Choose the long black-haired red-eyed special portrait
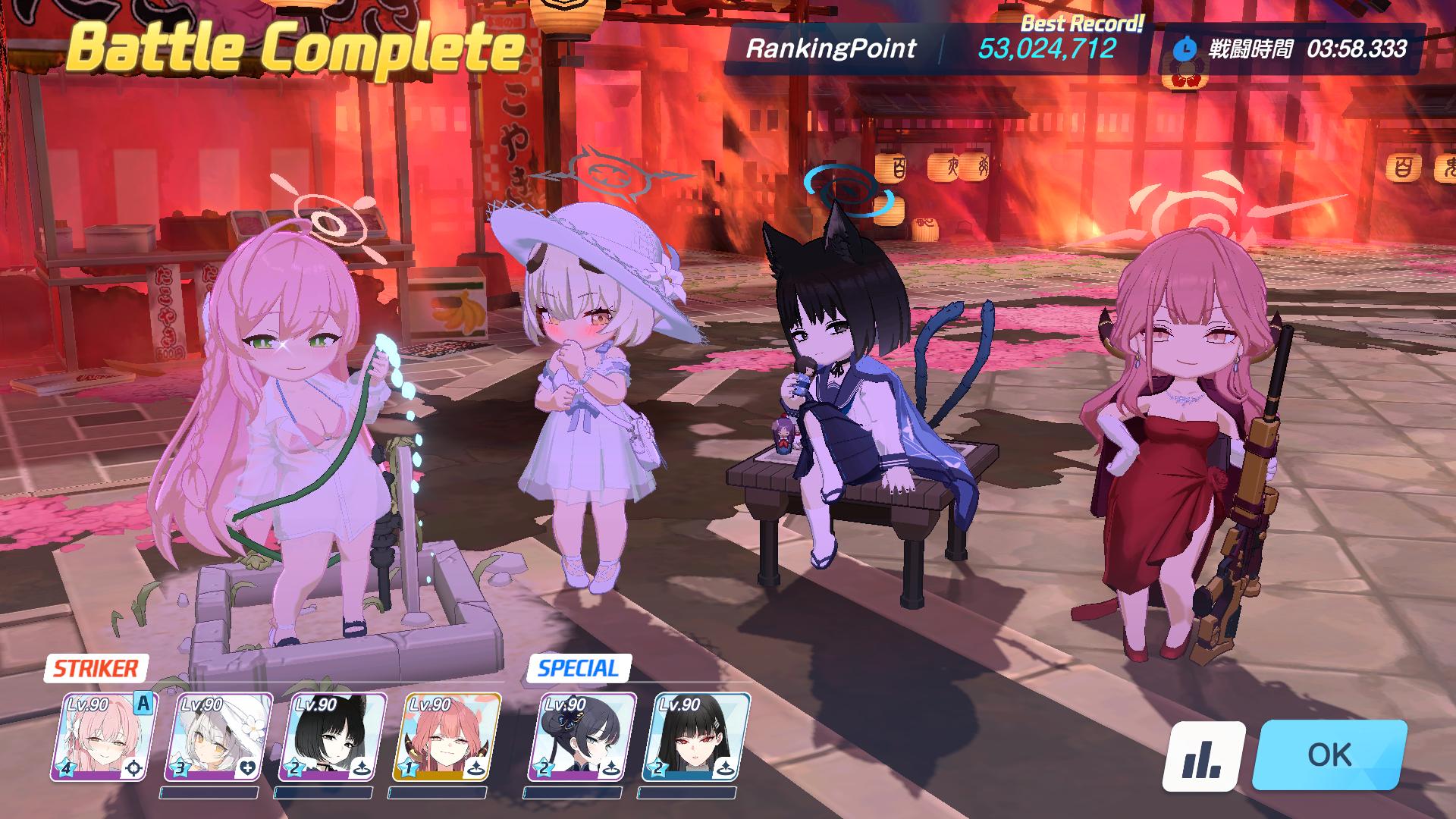 pyautogui.click(x=695, y=736)
